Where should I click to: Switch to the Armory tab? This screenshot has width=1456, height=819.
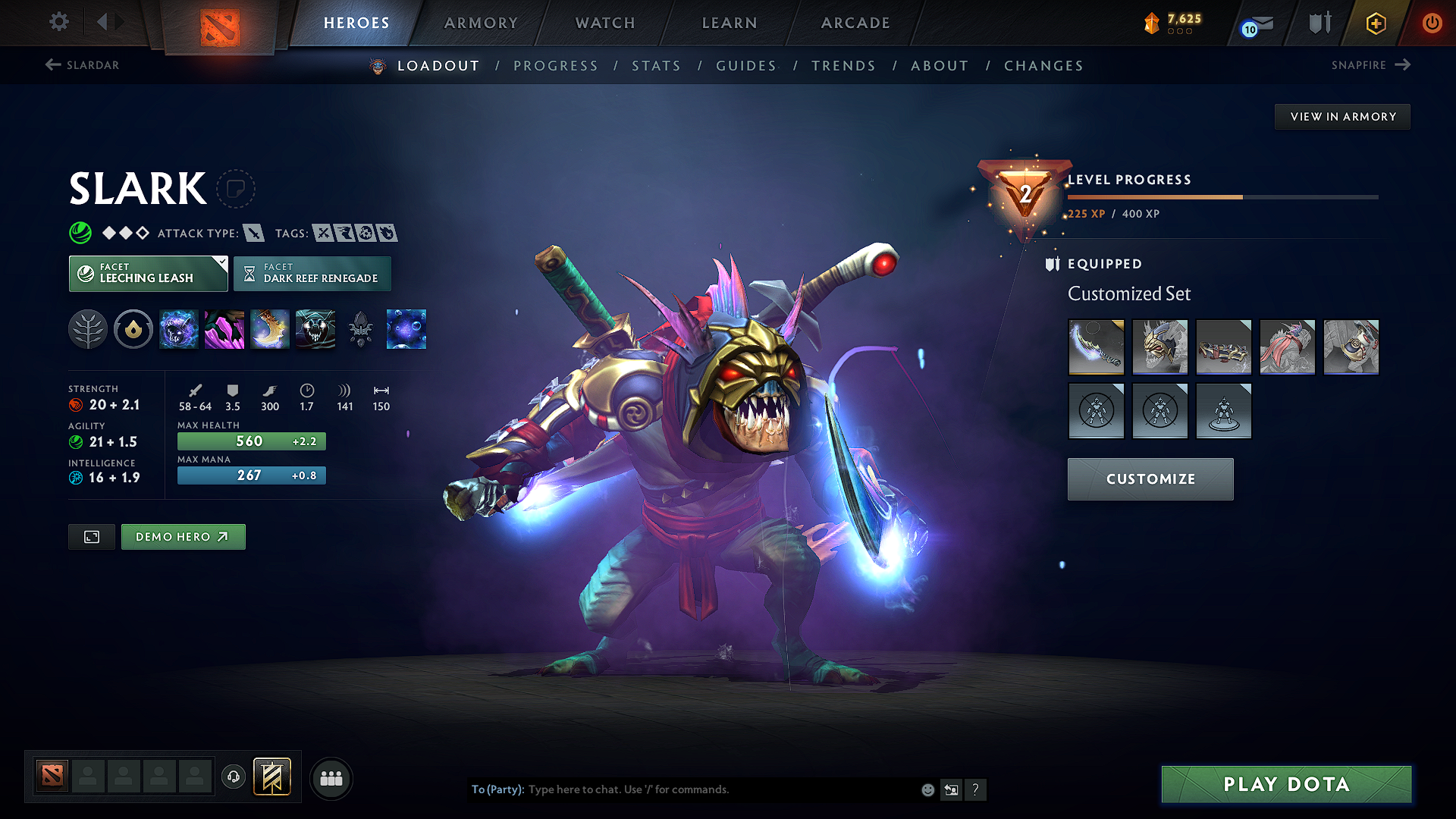click(x=481, y=23)
